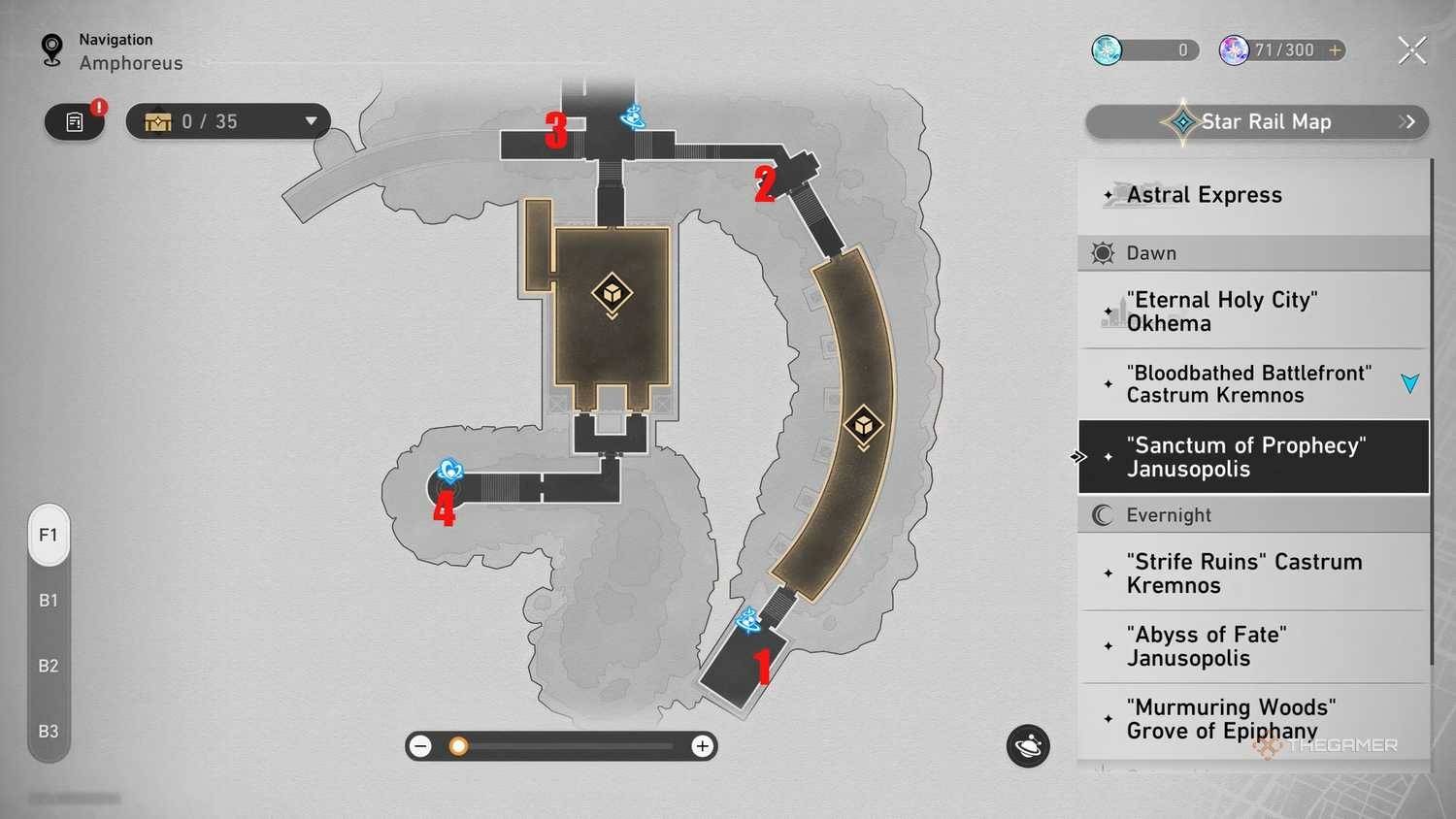This screenshot has width=1456, height=819.
Task: Add Trailblaze Power with plus button
Action: tap(1336, 49)
